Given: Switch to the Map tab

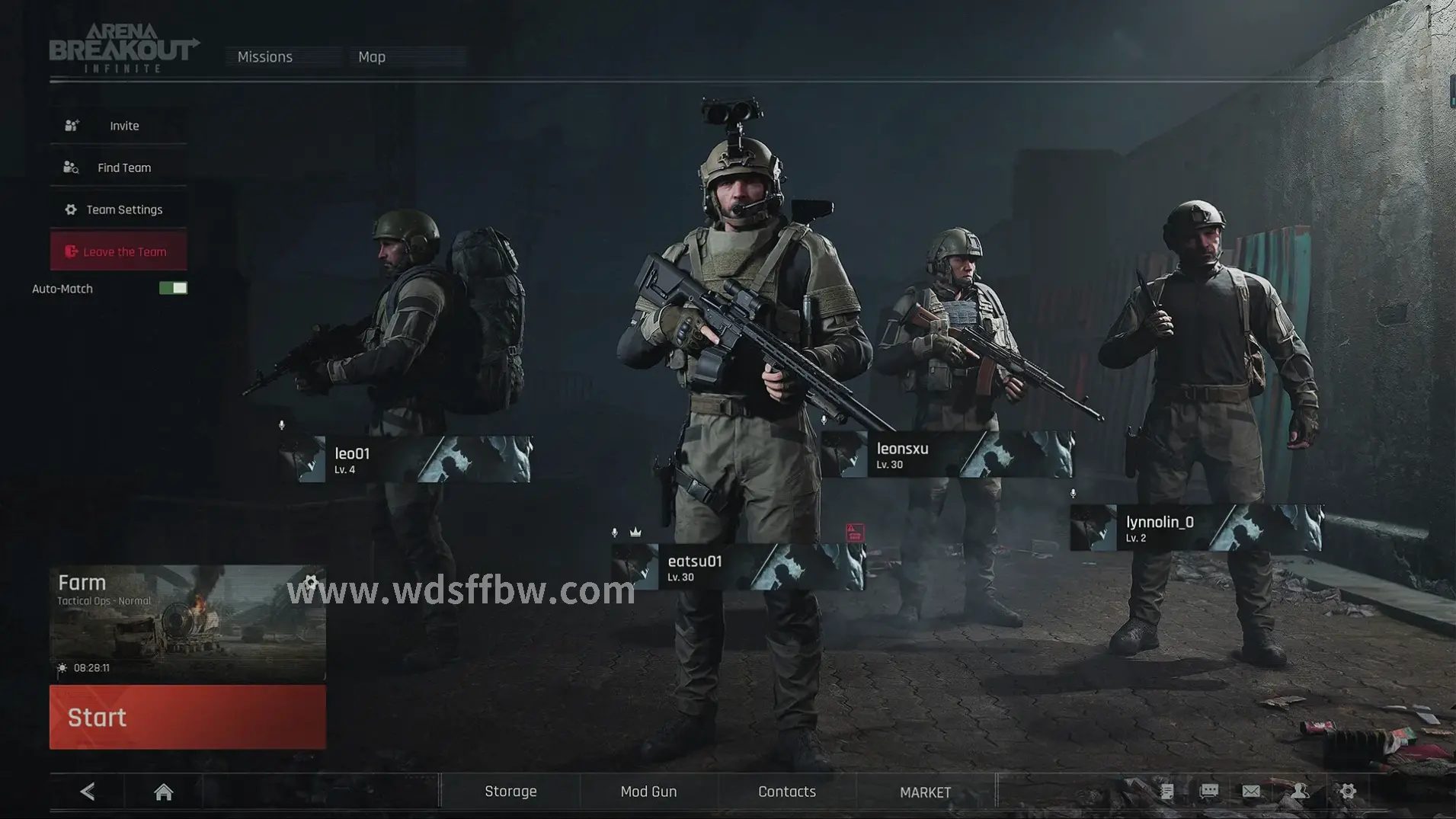Looking at the screenshot, I should click(x=372, y=57).
